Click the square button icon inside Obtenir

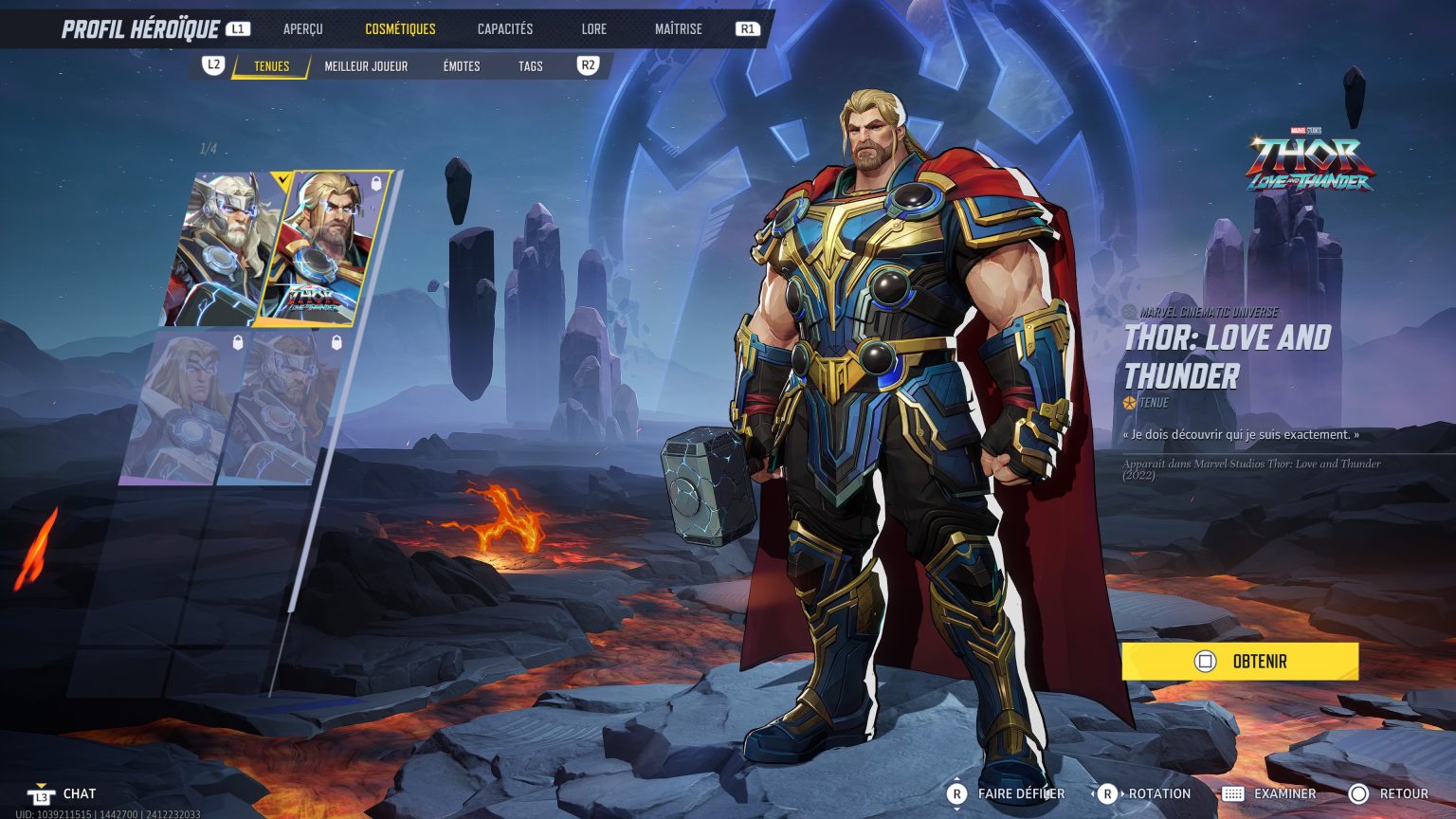click(x=1207, y=661)
